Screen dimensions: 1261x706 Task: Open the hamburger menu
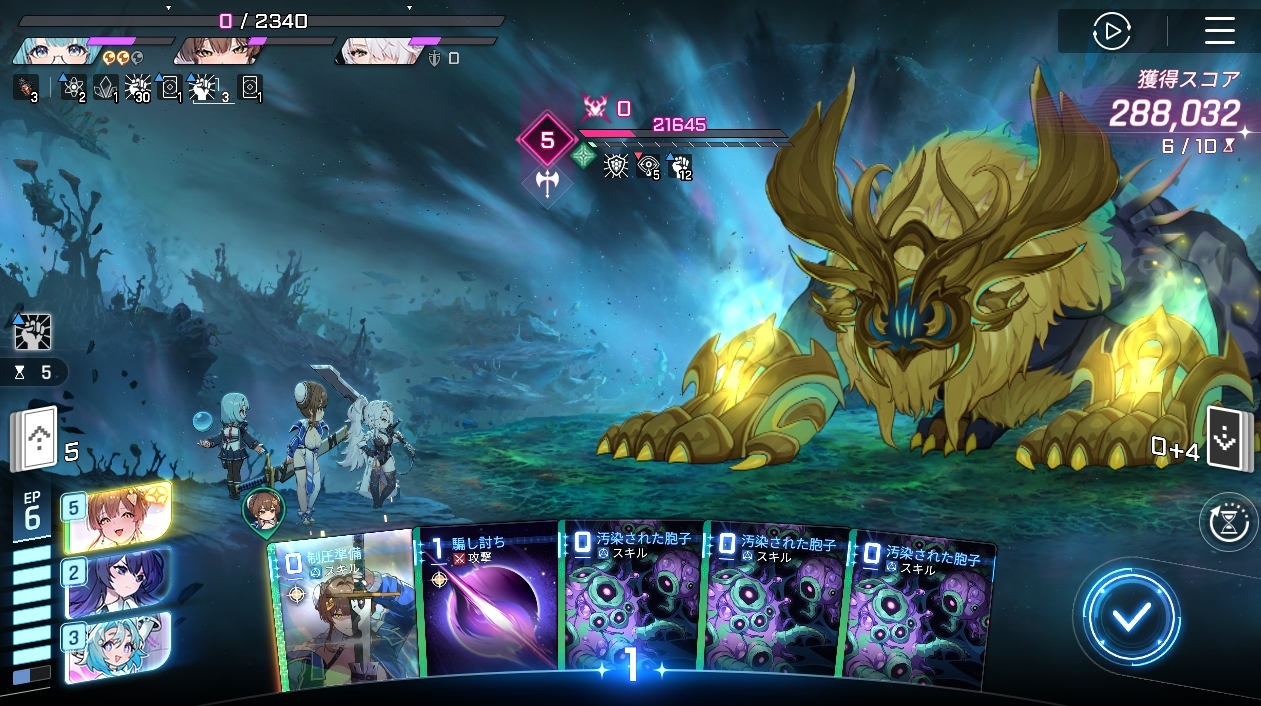coord(1219,31)
